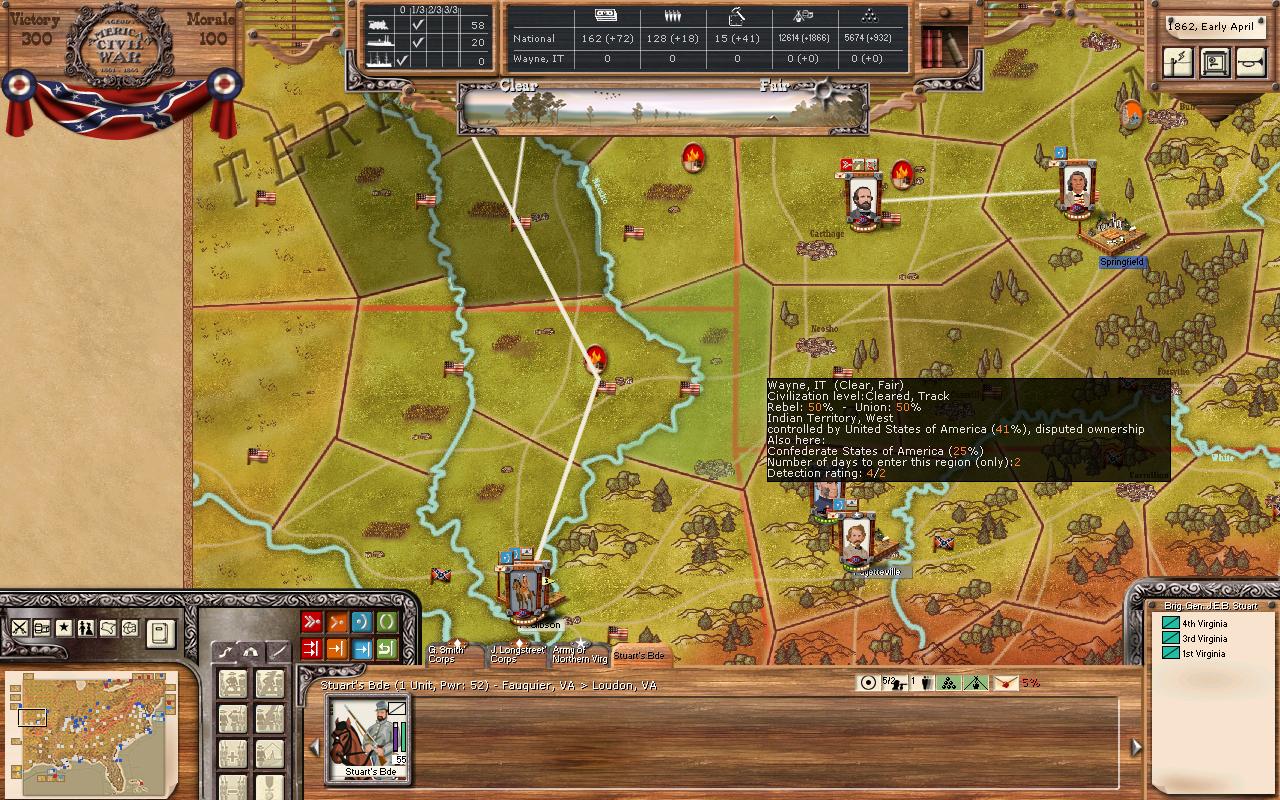Toggle the star filter button

click(x=64, y=628)
